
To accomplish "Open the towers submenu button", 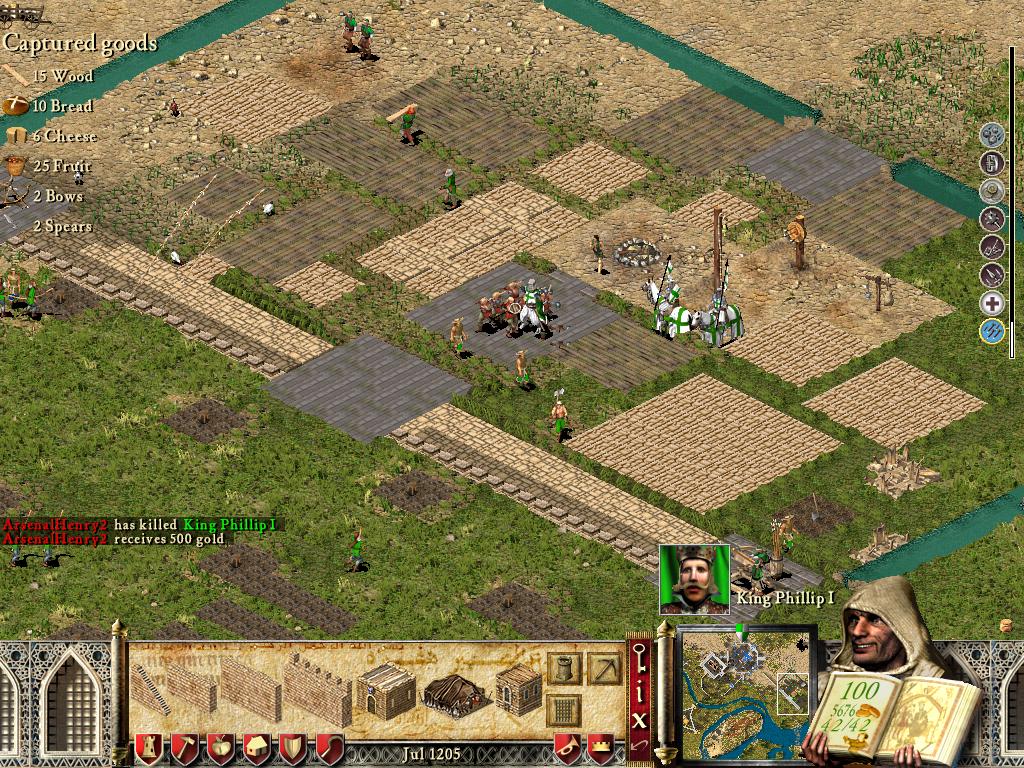I will [563, 668].
